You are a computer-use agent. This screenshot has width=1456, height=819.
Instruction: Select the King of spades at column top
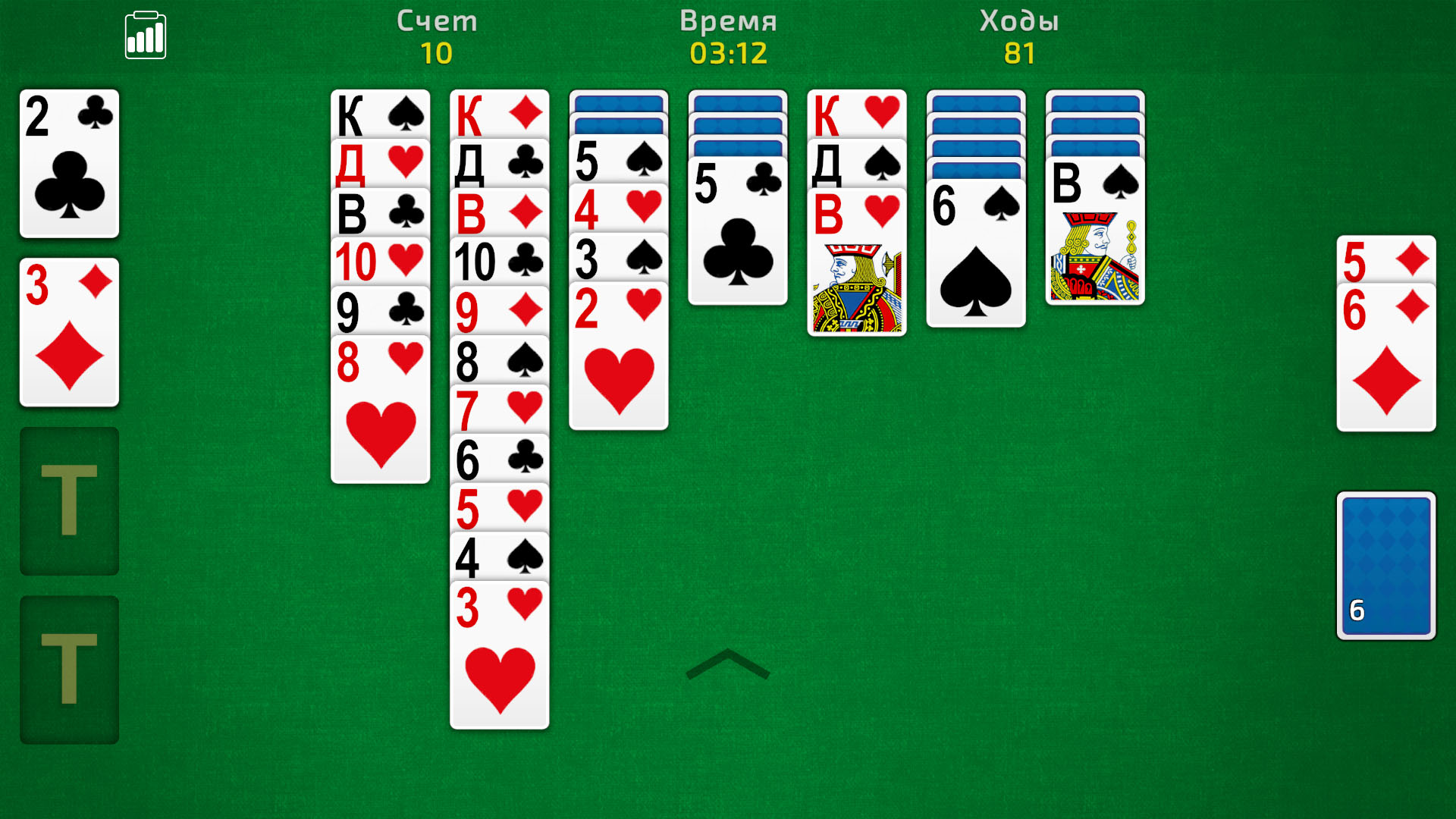[x=380, y=114]
